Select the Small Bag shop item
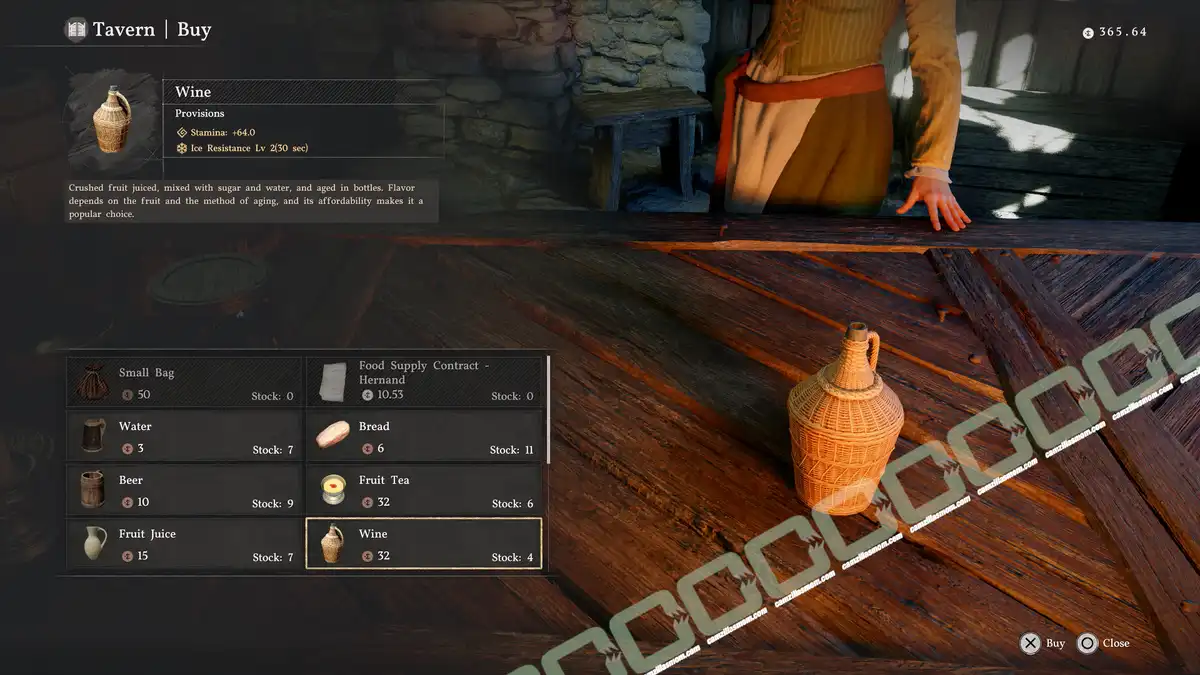1200x675 pixels. [x=184, y=382]
